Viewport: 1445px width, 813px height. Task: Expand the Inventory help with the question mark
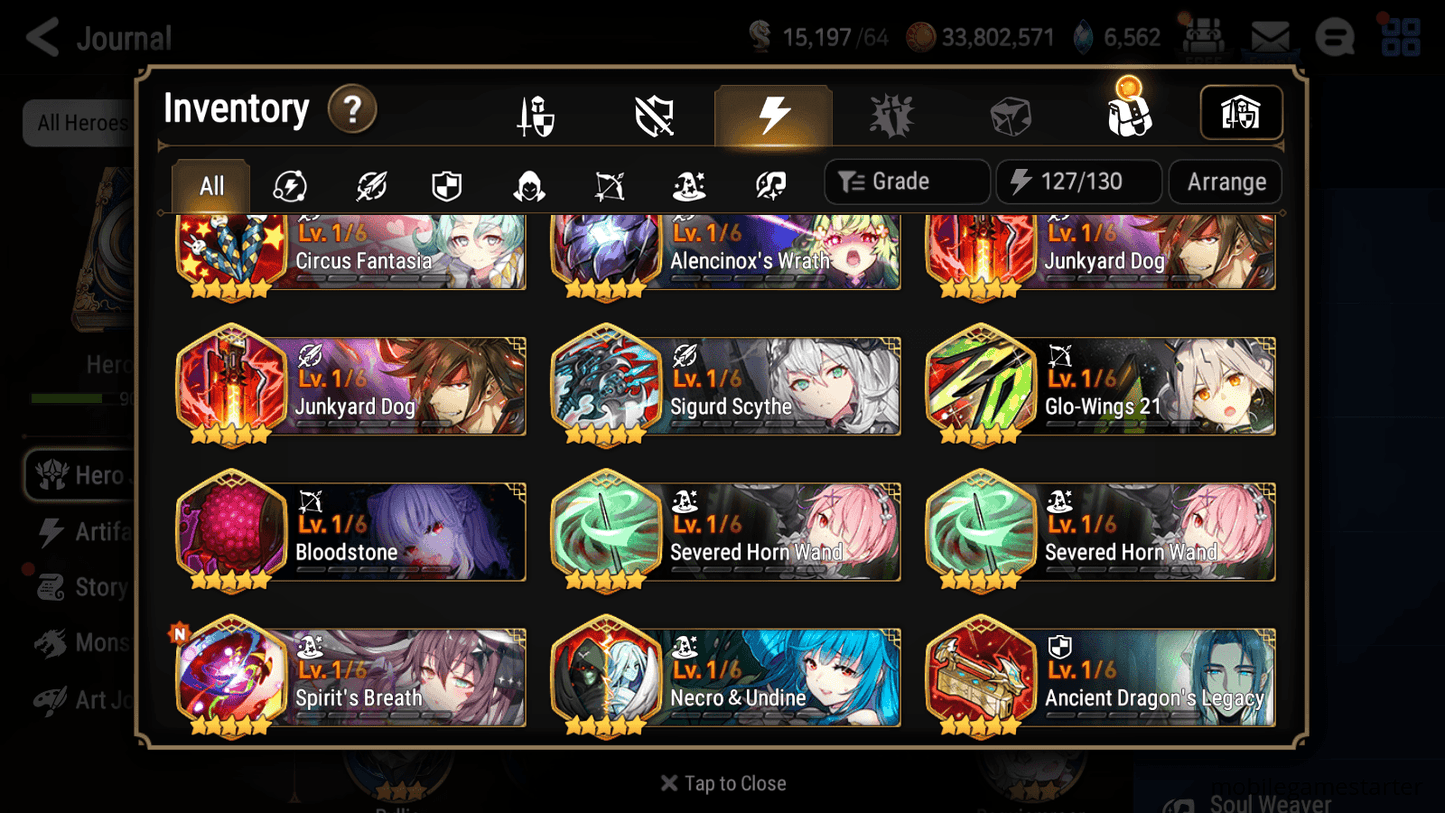[352, 110]
